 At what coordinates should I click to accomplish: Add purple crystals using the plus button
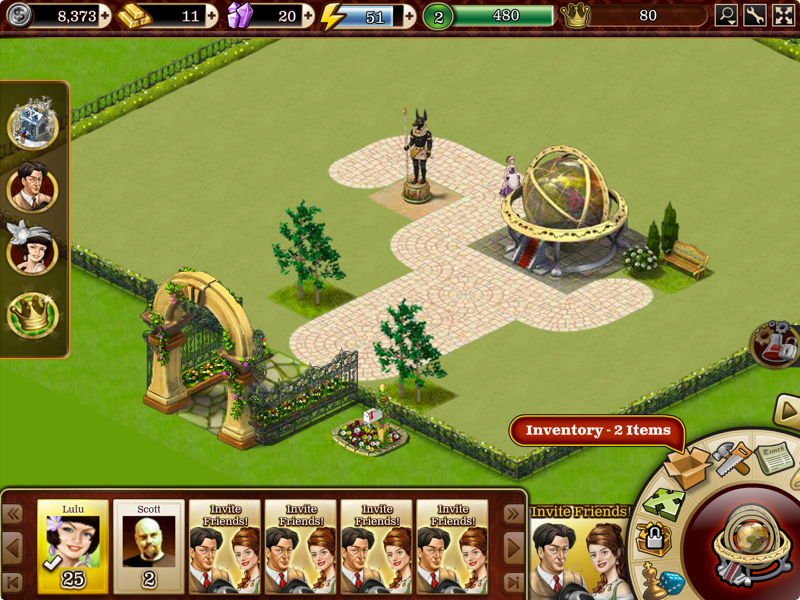click(307, 16)
